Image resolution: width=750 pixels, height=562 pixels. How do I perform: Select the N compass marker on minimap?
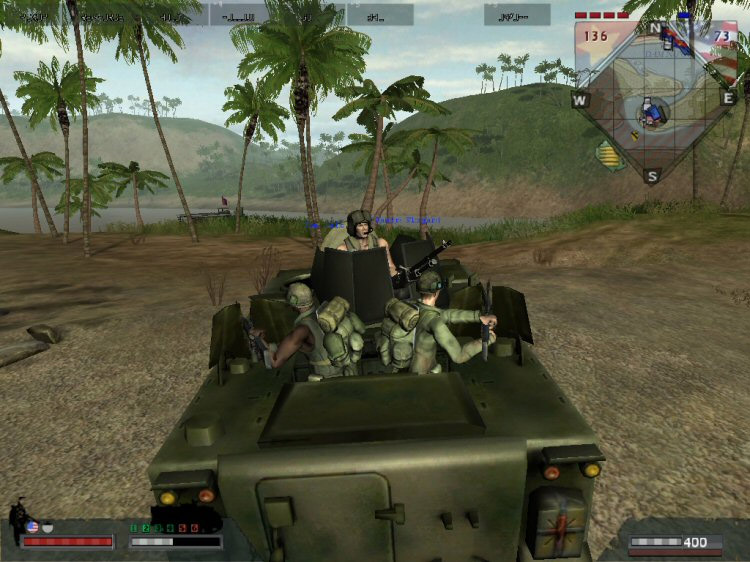(x=655, y=27)
